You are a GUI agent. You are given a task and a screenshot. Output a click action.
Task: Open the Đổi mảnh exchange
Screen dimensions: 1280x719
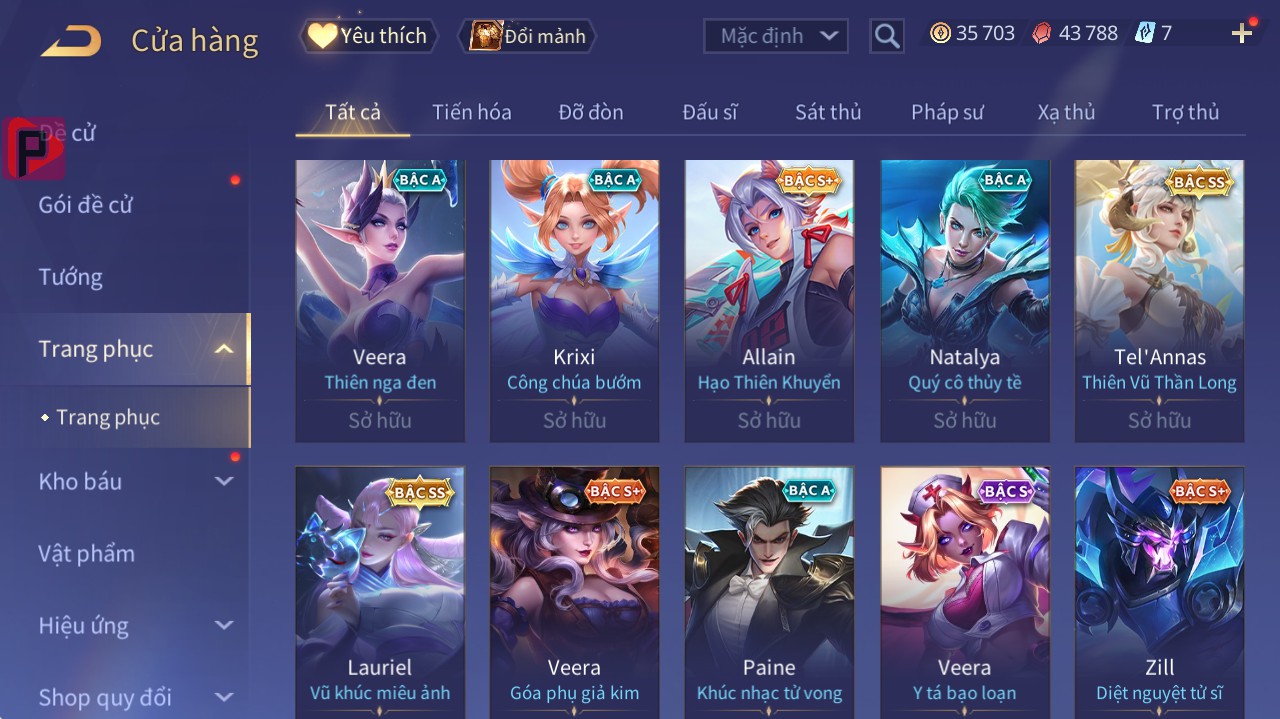tap(527, 36)
